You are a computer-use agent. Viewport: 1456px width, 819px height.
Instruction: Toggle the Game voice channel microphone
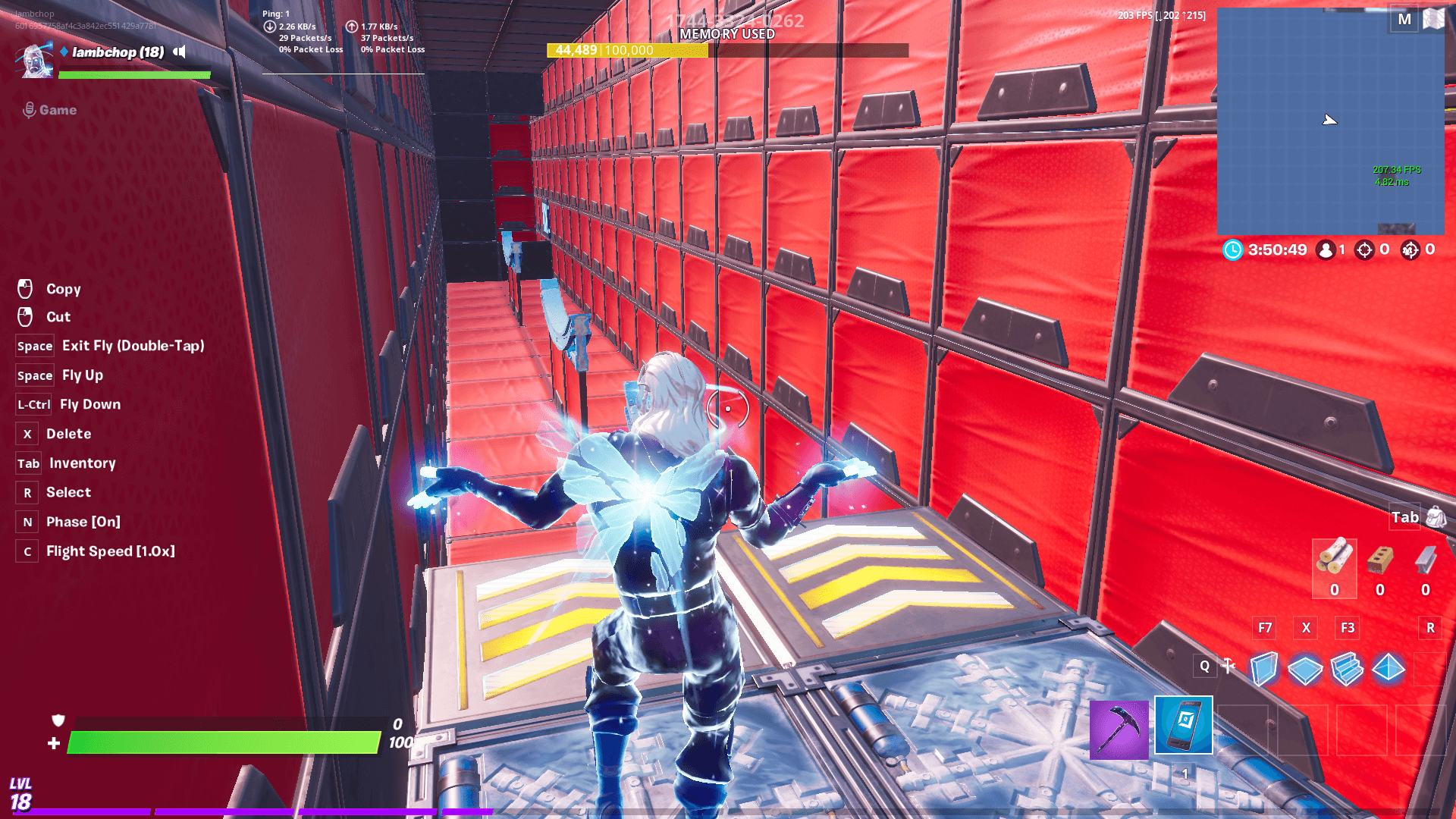(x=29, y=109)
